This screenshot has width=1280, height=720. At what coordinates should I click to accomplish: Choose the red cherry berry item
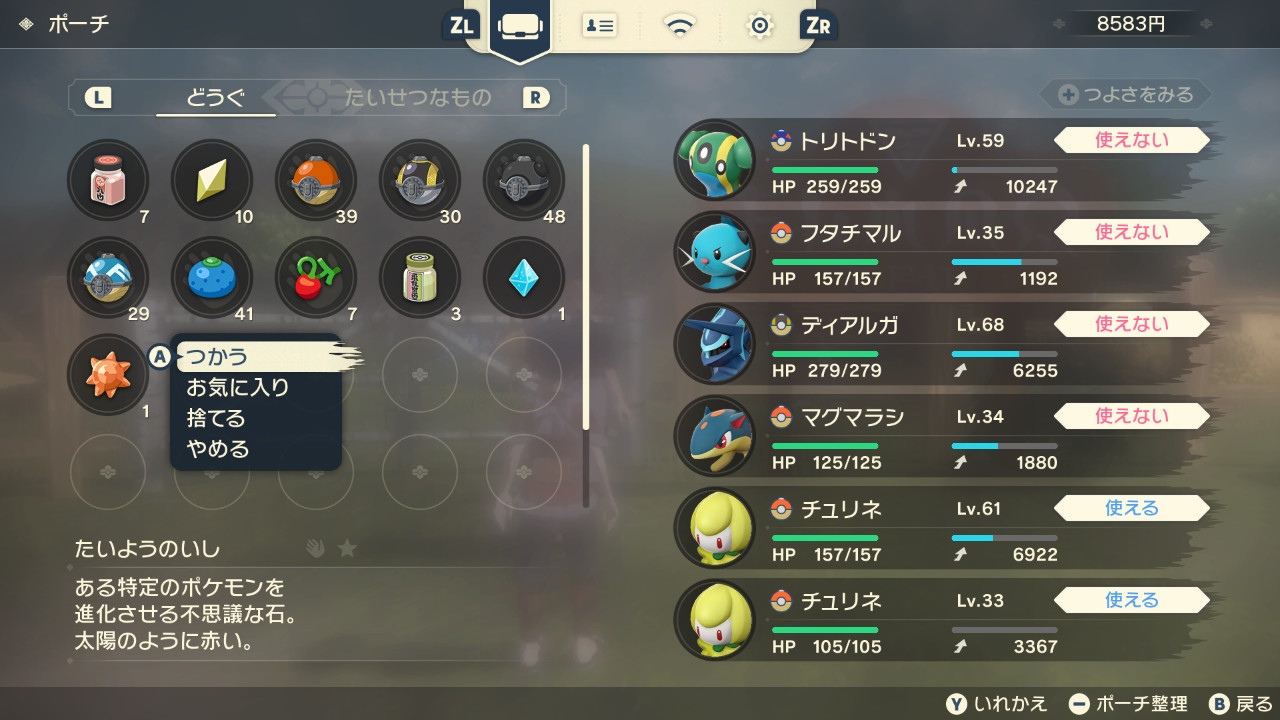click(316, 278)
